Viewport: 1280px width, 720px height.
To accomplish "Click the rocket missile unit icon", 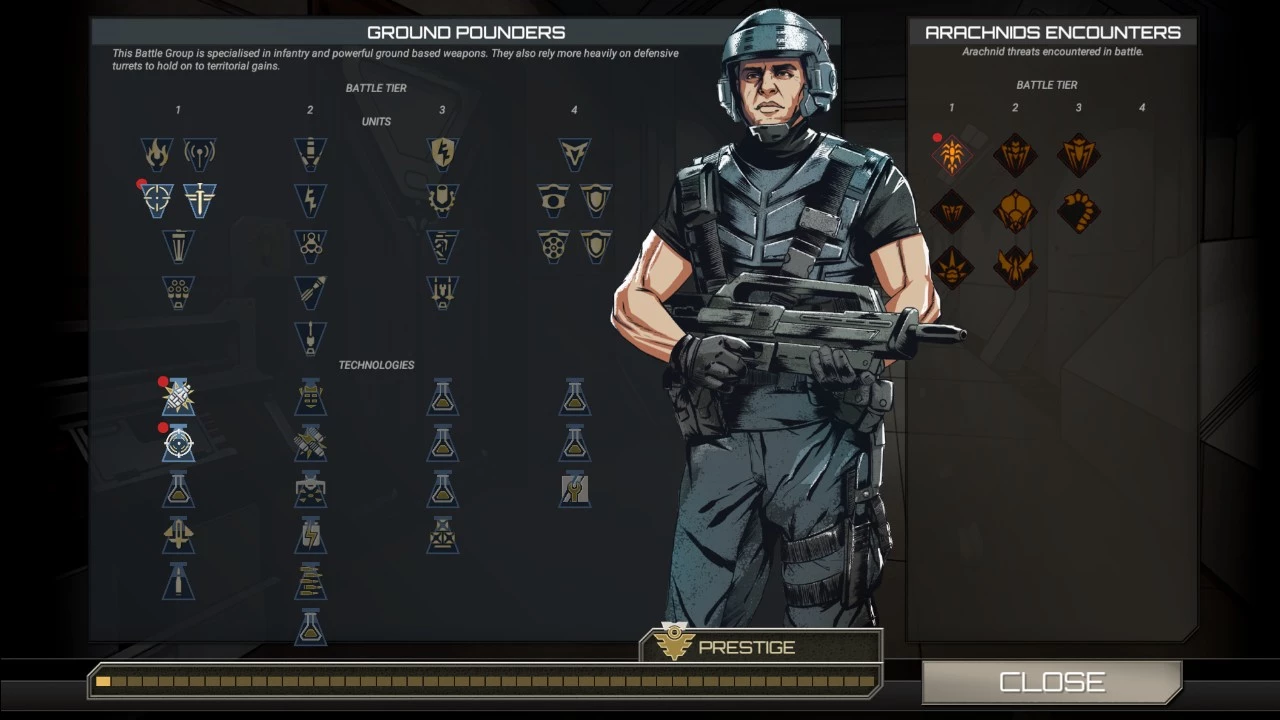I will 310,292.
